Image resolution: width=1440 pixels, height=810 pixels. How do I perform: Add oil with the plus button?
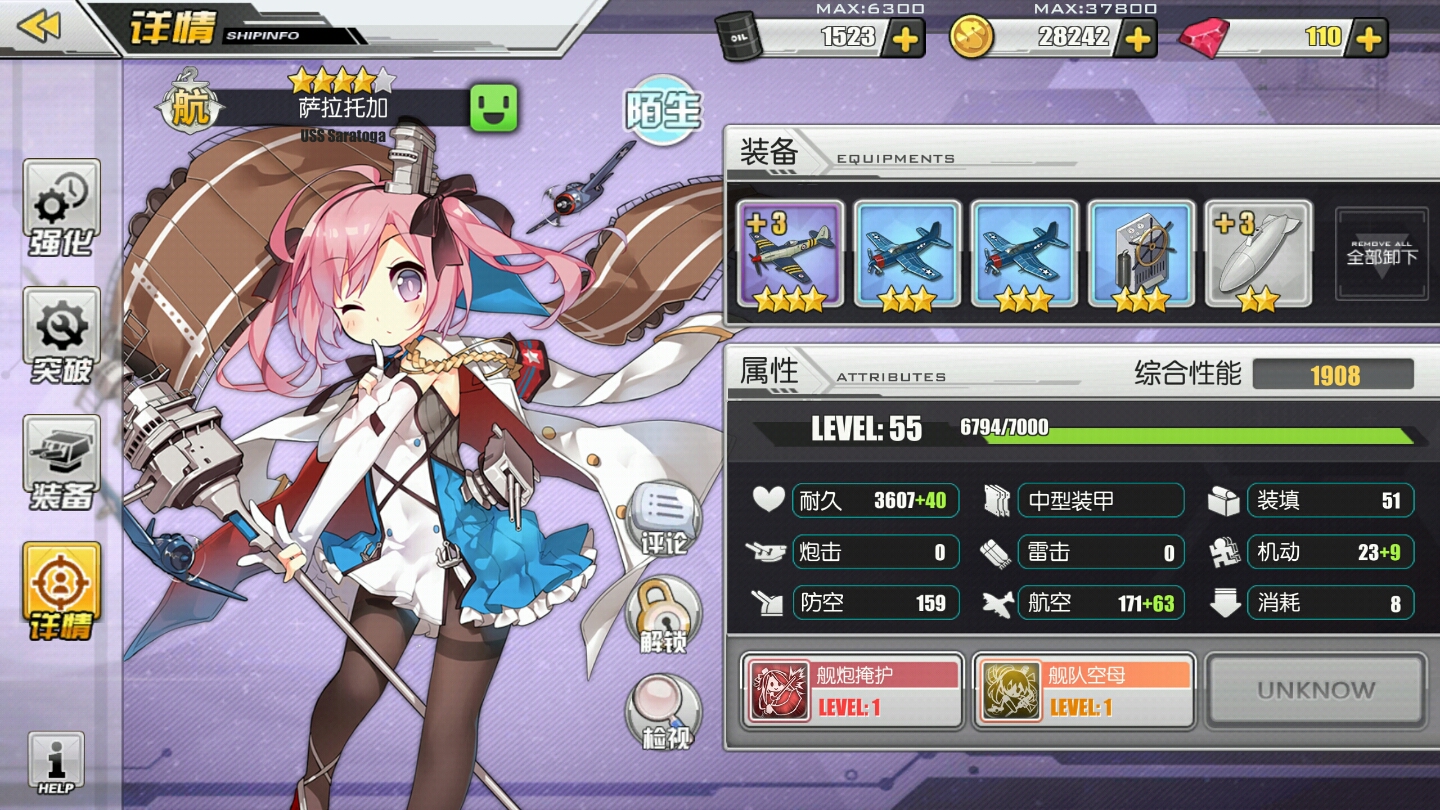904,39
